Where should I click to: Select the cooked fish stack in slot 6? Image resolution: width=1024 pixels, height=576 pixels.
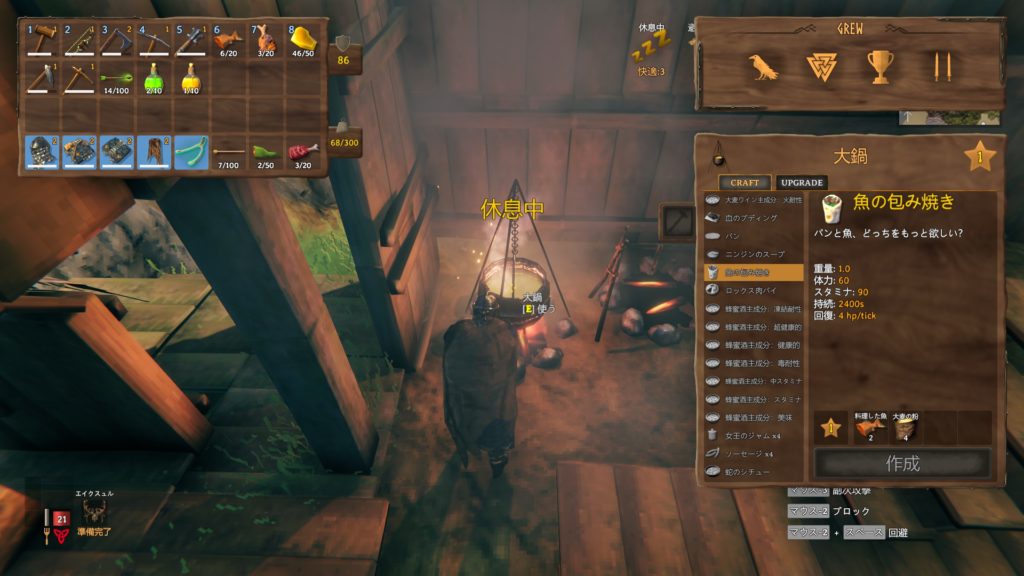228,42
